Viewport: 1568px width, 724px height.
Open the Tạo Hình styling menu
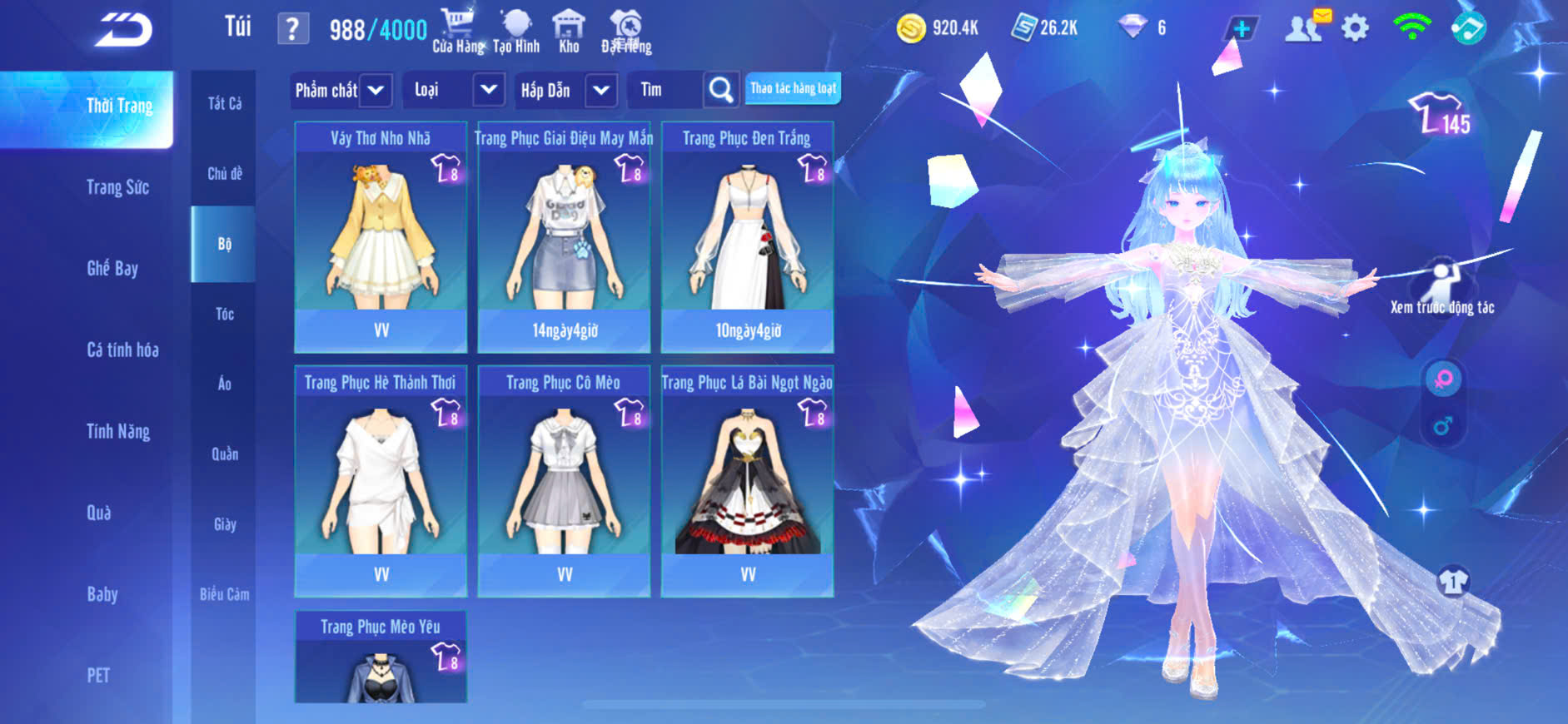coord(516,30)
